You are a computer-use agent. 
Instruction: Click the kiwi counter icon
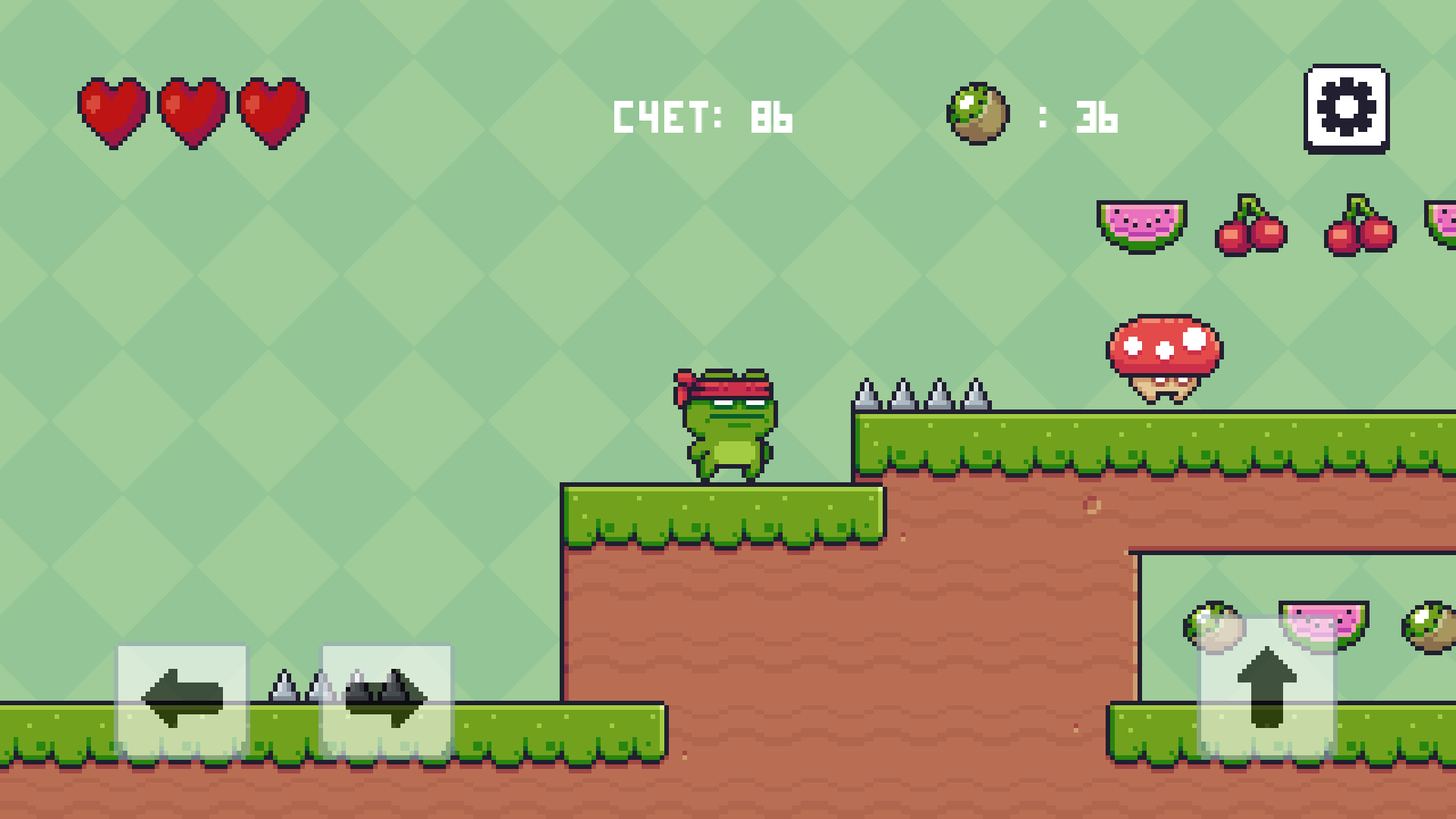click(x=977, y=112)
